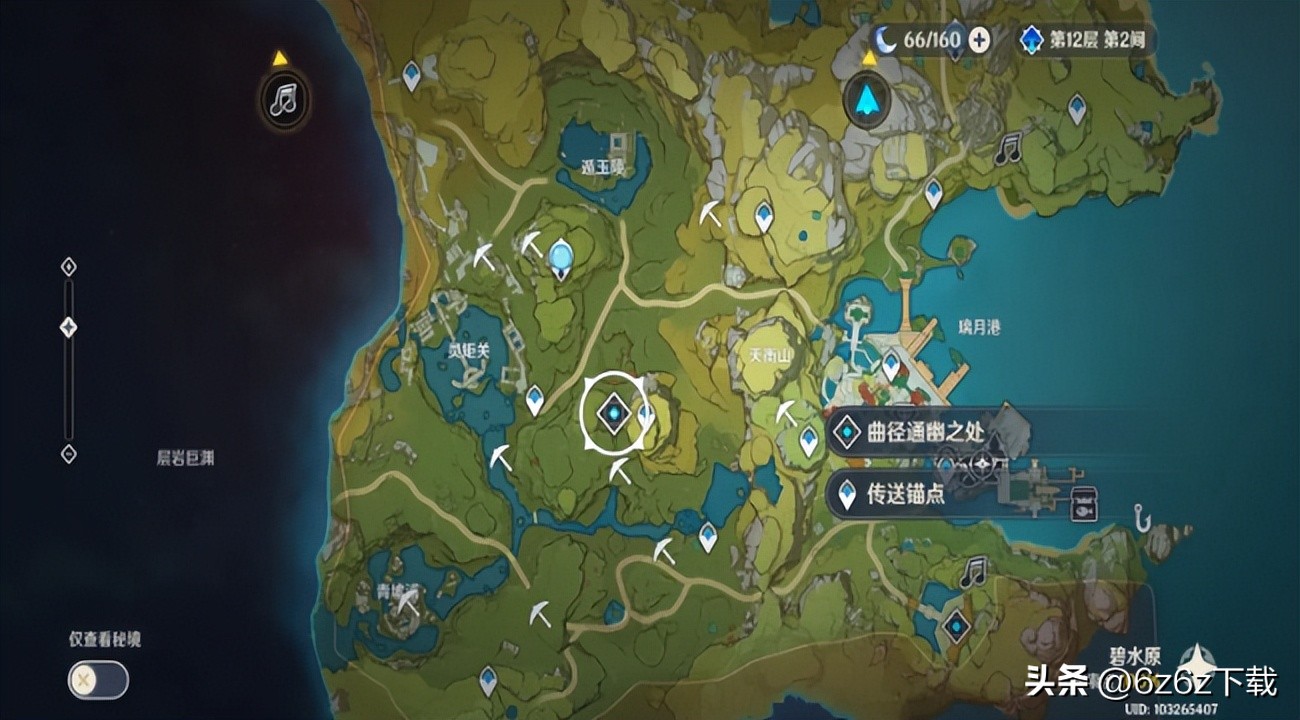The image size is (1300, 720).
Task: Select the domain marker near 碧水原
Action: (x=957, y=627)
